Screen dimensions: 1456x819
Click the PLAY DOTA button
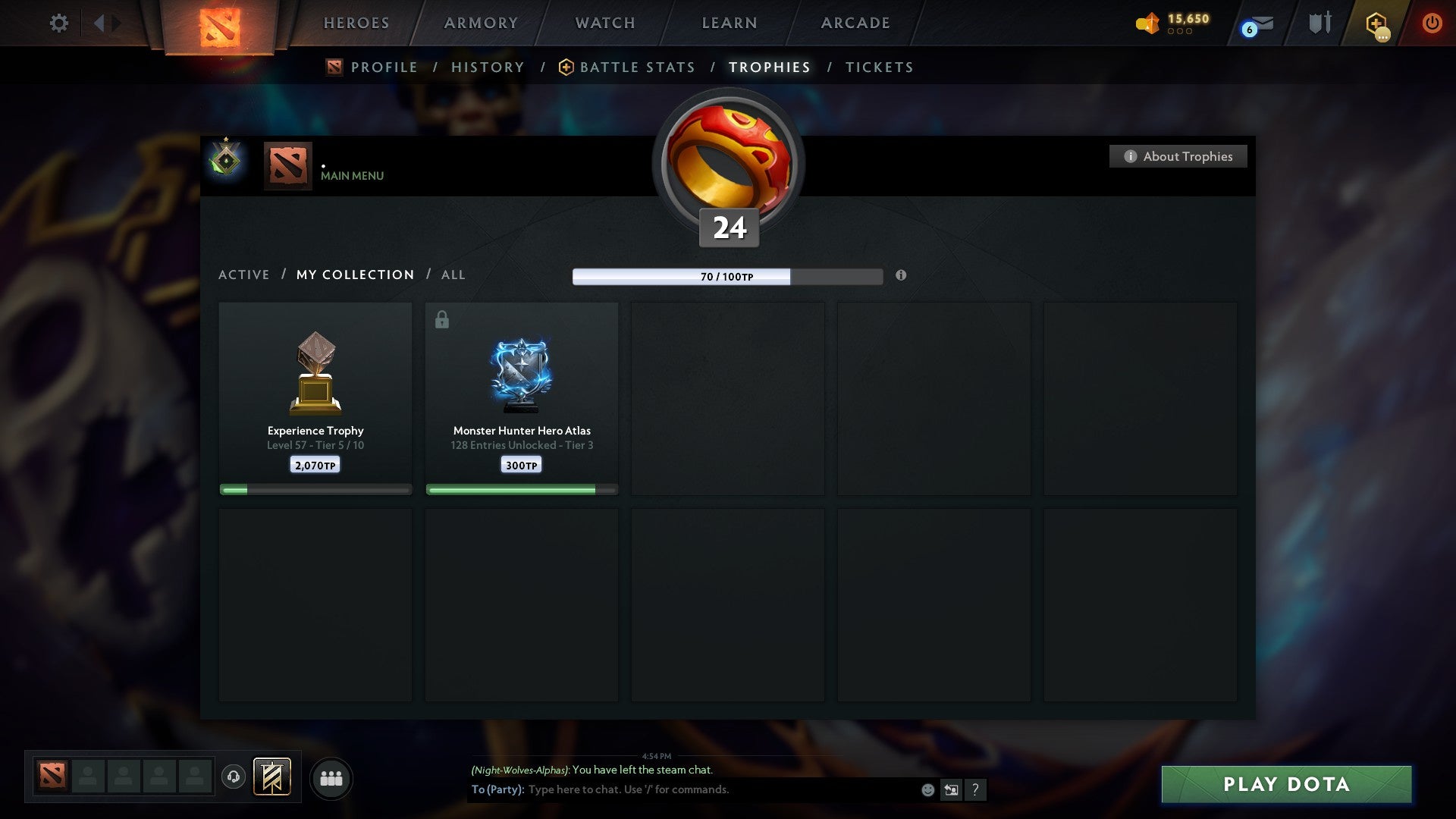pos(1285,784)
